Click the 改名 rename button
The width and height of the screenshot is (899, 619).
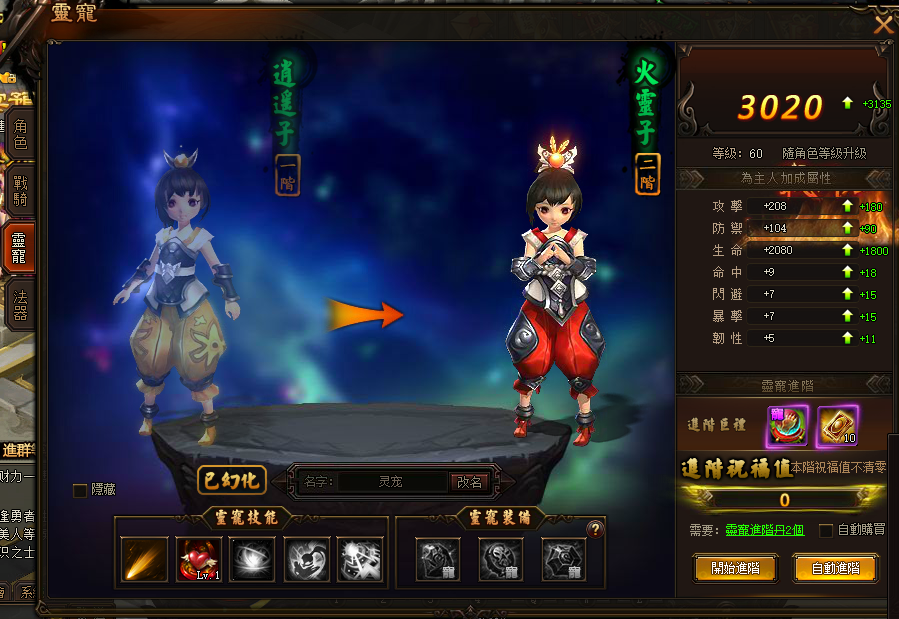(x=469, y=482)
